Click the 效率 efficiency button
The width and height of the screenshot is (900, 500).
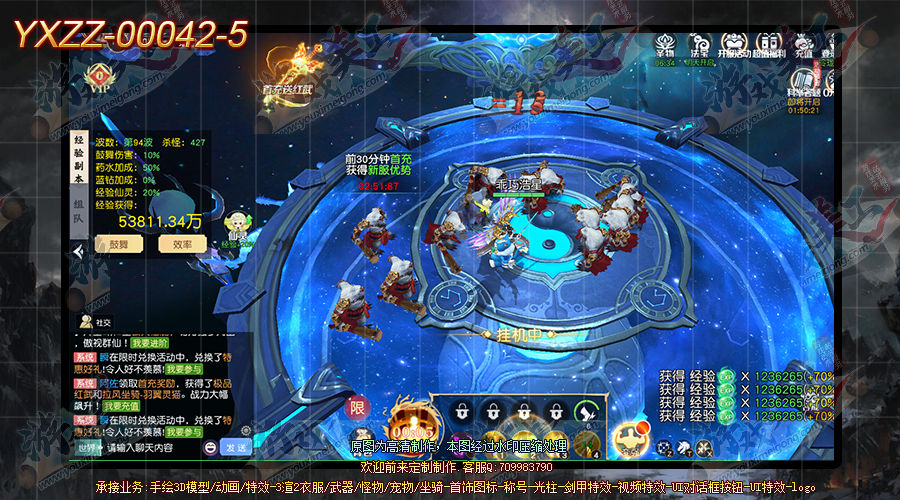pos(182,244)
